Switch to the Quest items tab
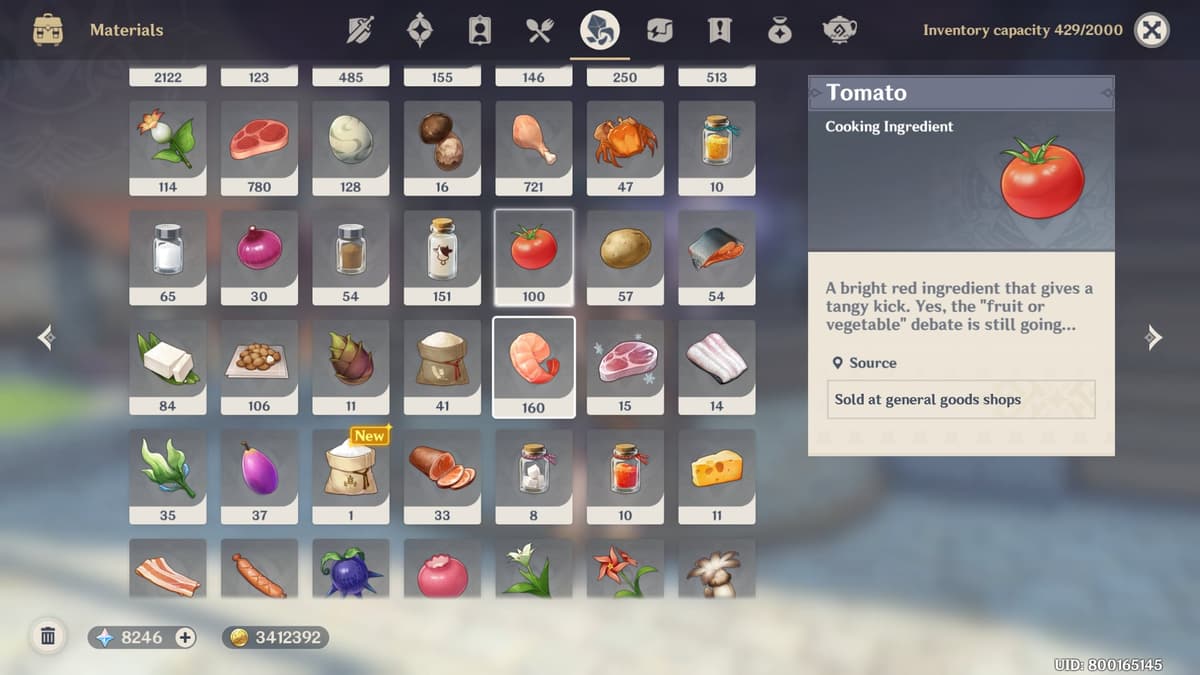 719,30
